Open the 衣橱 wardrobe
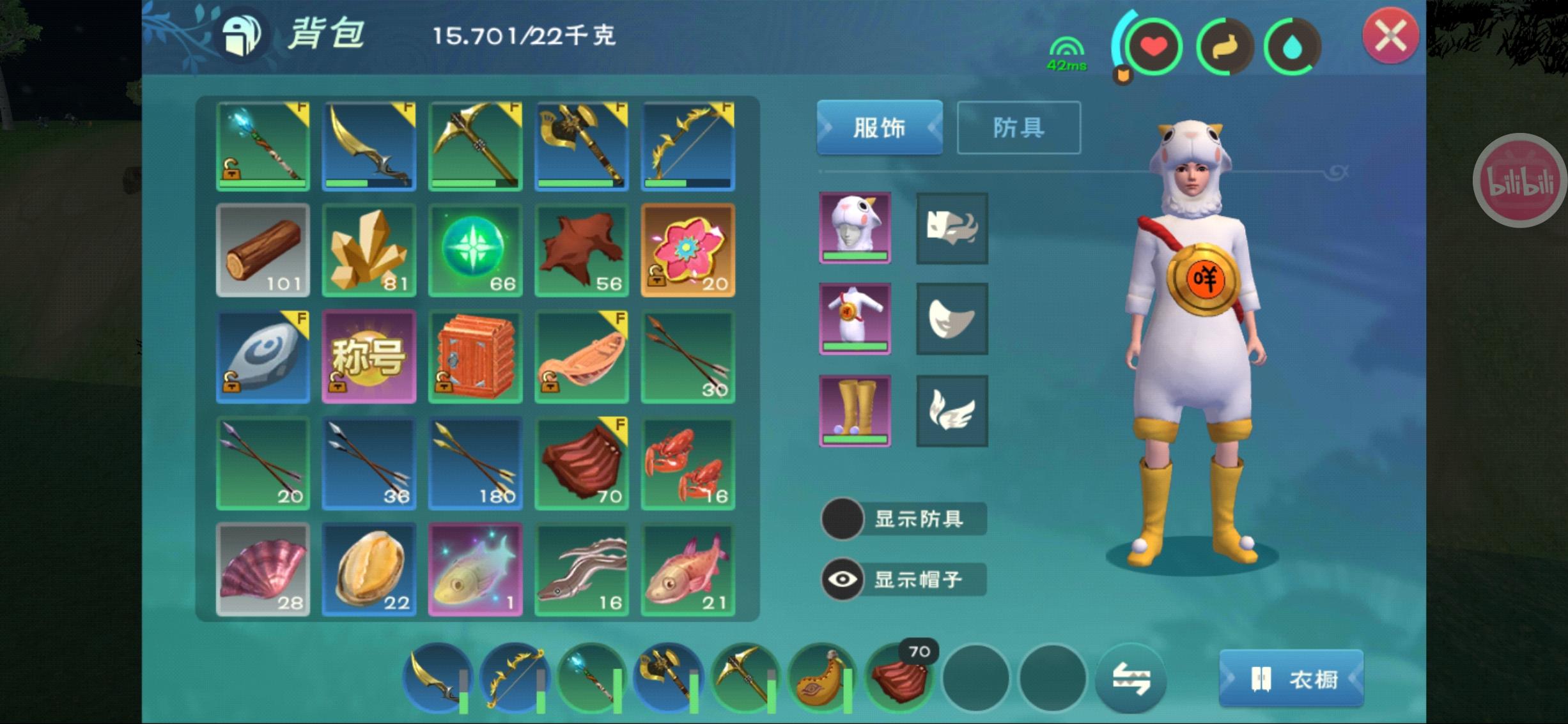1568x724 pixels. click(1292, 679)
